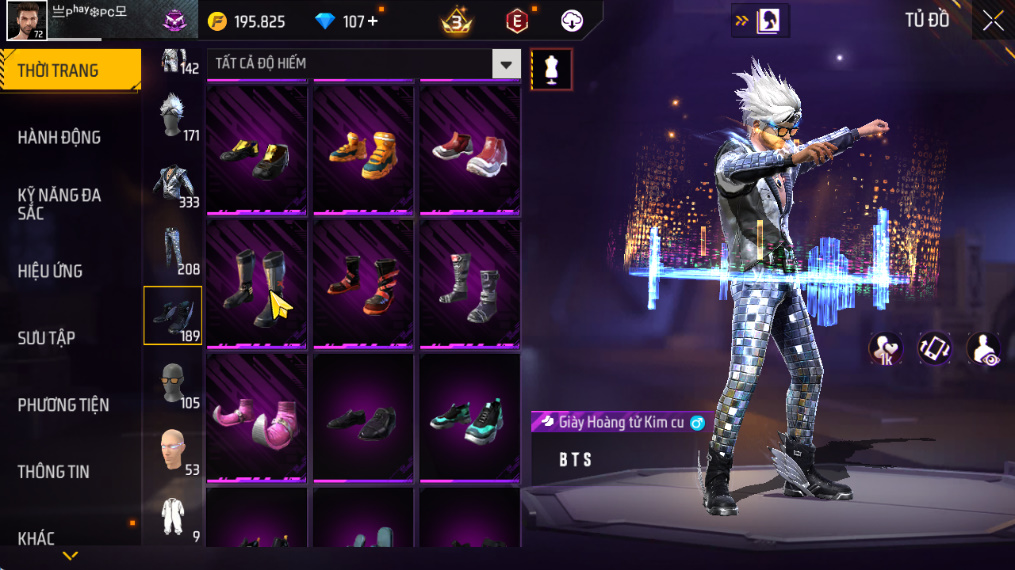Switch to the Thông Tin tab
1015x570 pixels.
[53, 472]
